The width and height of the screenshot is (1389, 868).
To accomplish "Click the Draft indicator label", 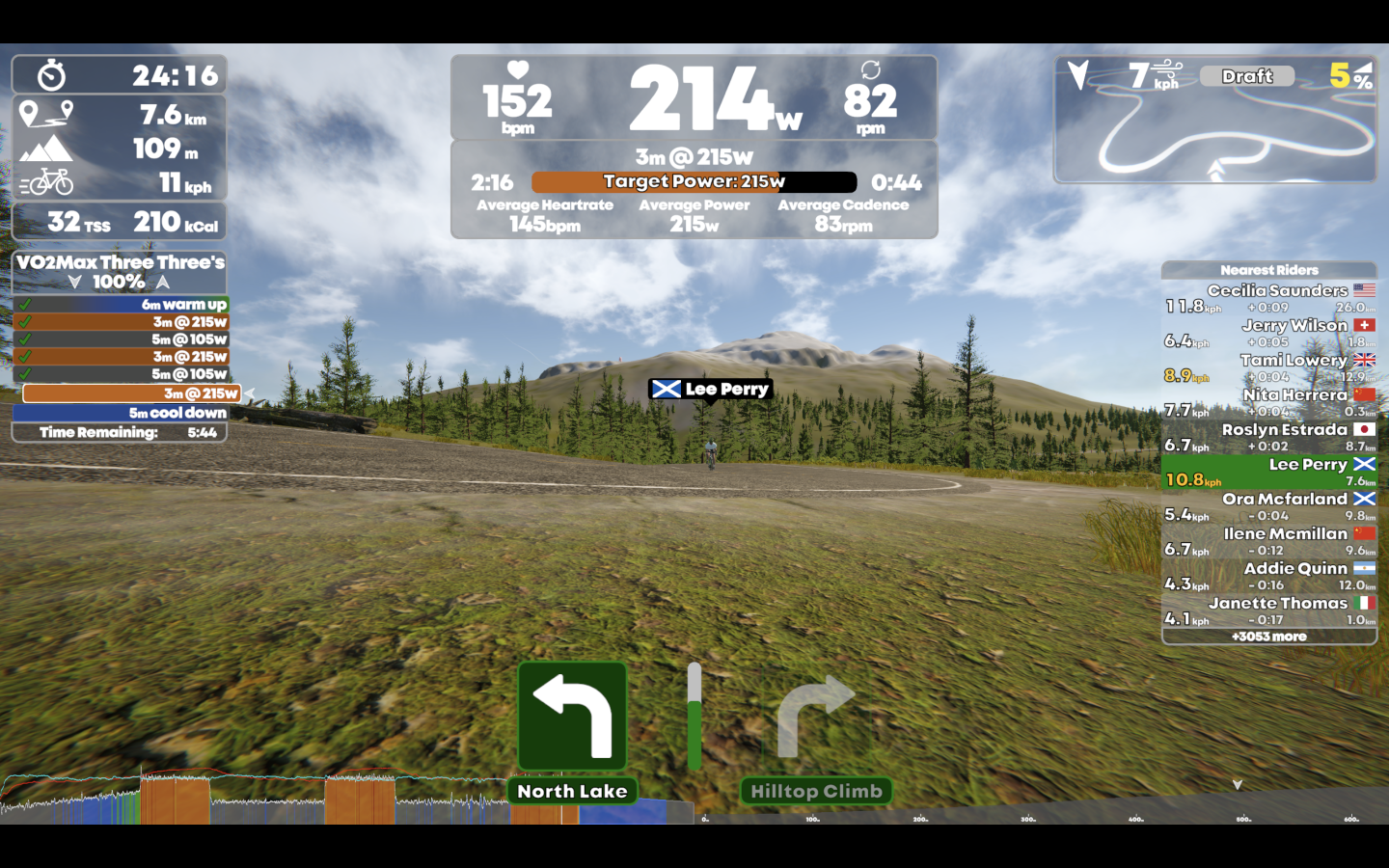I will [x=1246, y=76].
